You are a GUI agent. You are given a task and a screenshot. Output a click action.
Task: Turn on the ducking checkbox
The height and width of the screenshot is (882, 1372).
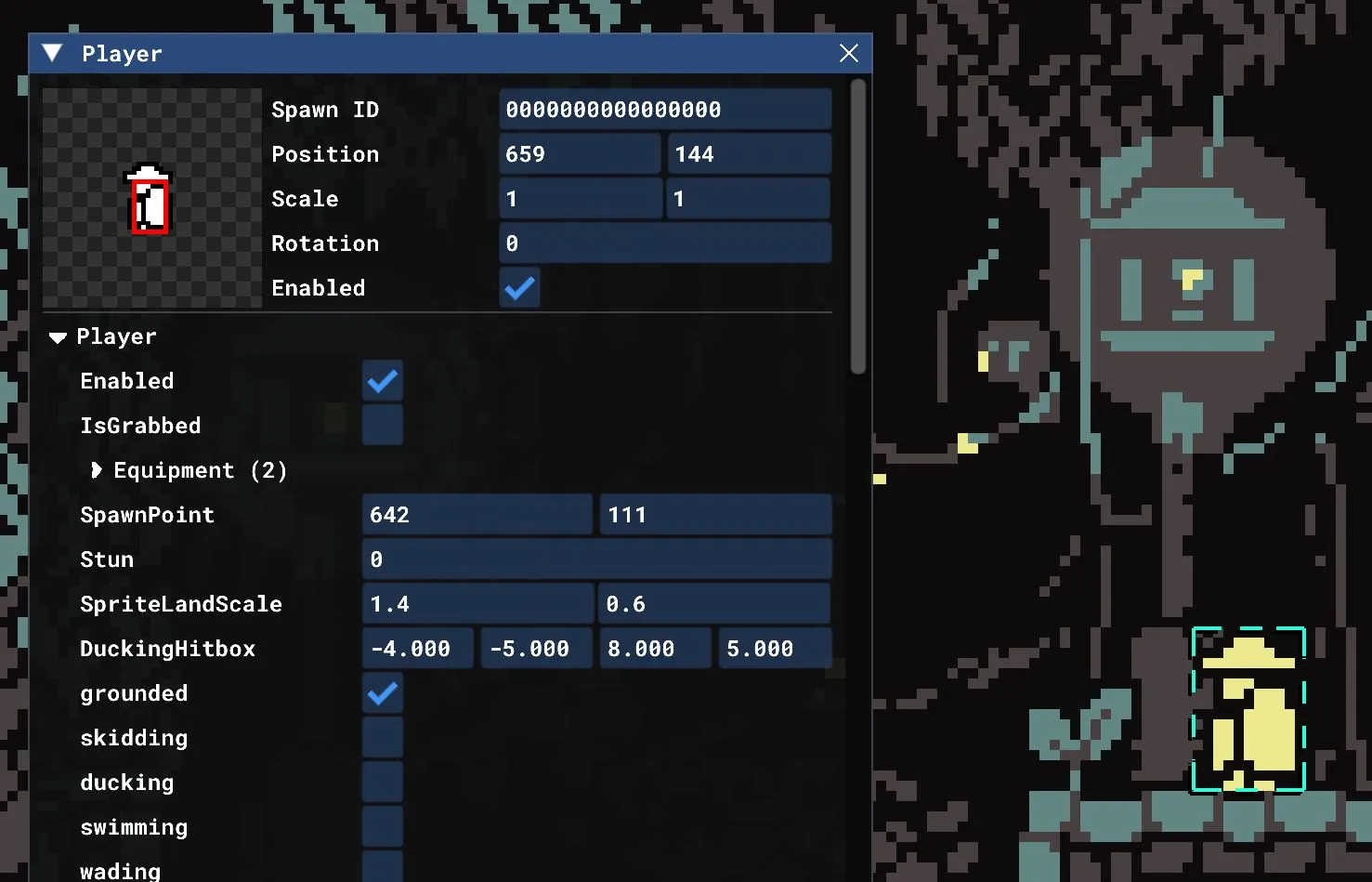pyautogui.click(x=383, y=782)
